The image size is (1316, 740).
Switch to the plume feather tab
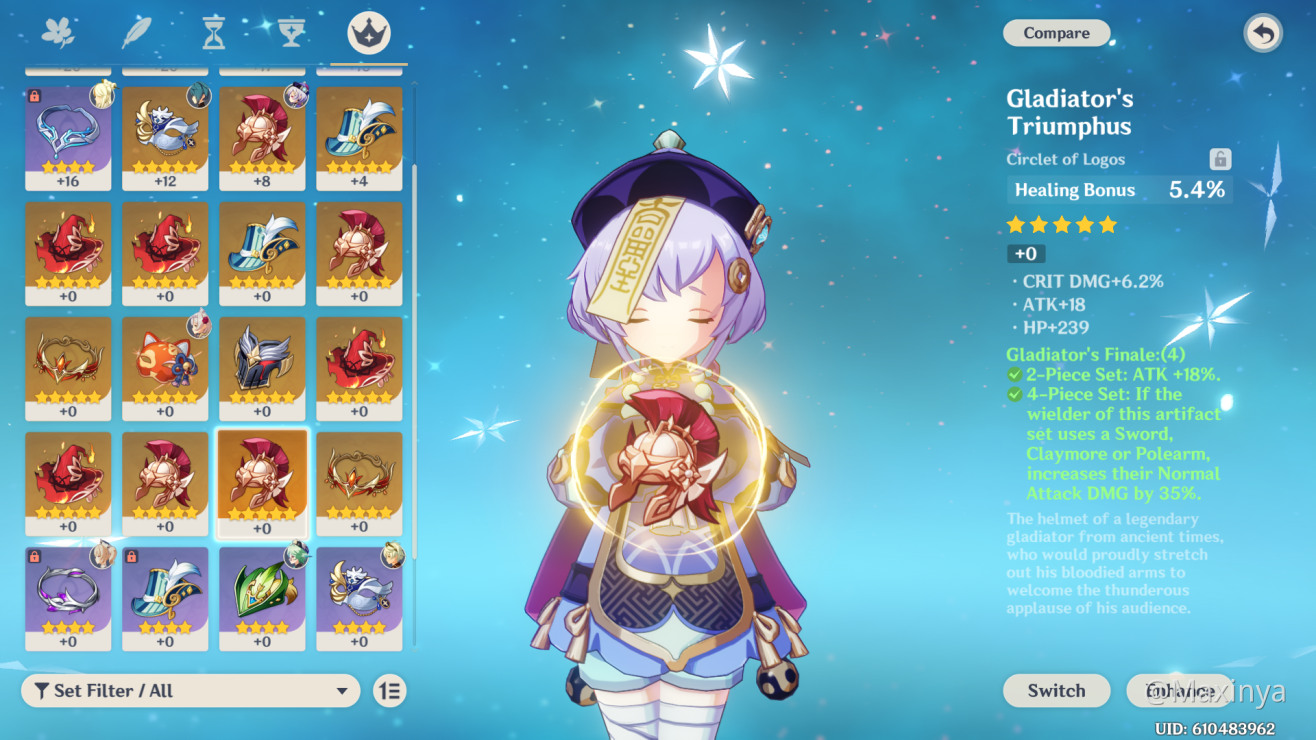coord(136,33)
